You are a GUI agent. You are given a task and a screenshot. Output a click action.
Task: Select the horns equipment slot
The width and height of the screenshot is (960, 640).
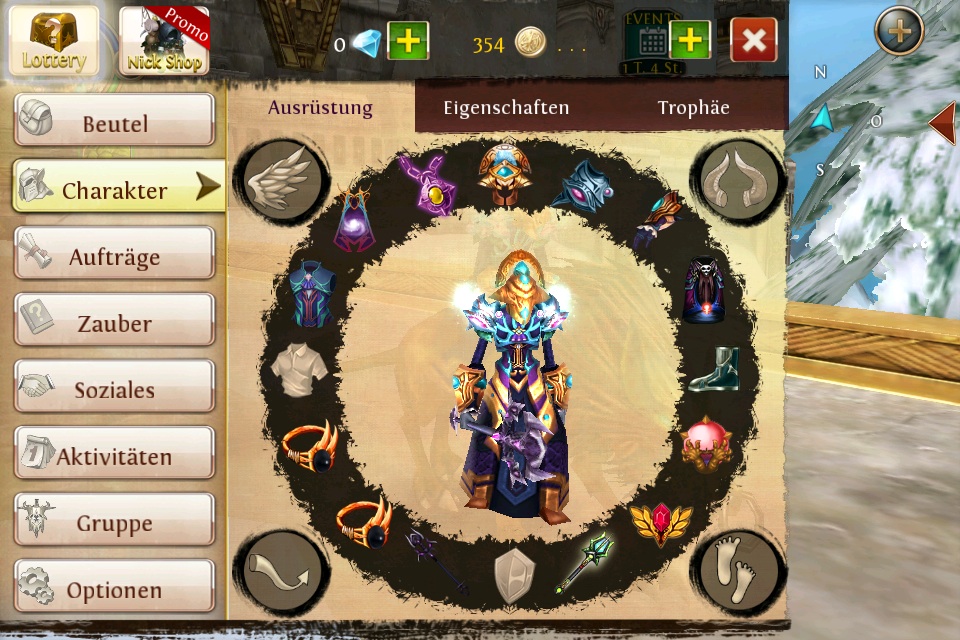coord(737,177)
